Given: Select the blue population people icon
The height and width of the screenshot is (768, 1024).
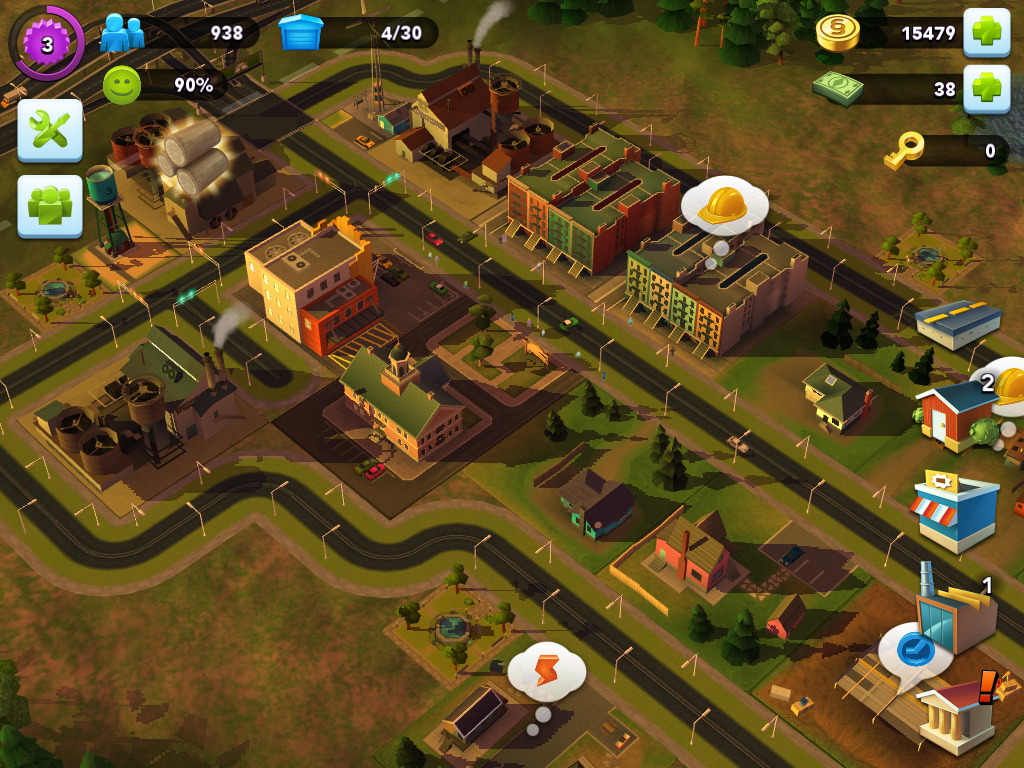Looking at the screenshot, I should coord(122,33).
